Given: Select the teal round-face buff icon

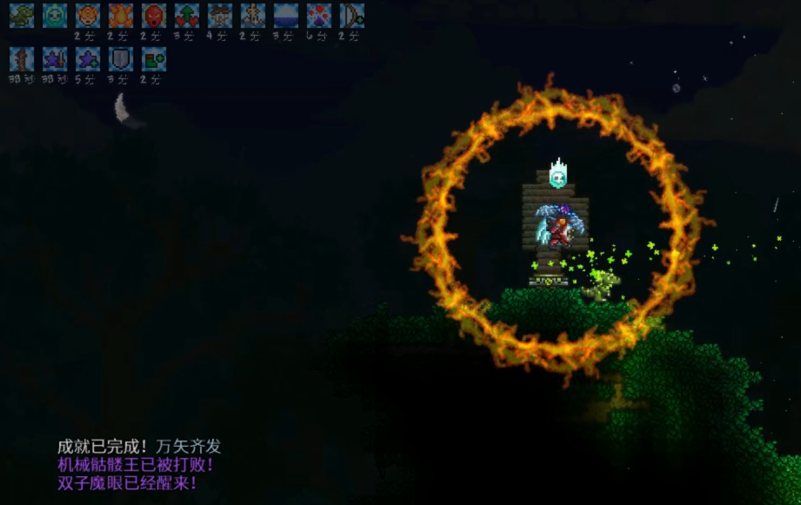Looking at the screenshot, I should pos(55,15).
